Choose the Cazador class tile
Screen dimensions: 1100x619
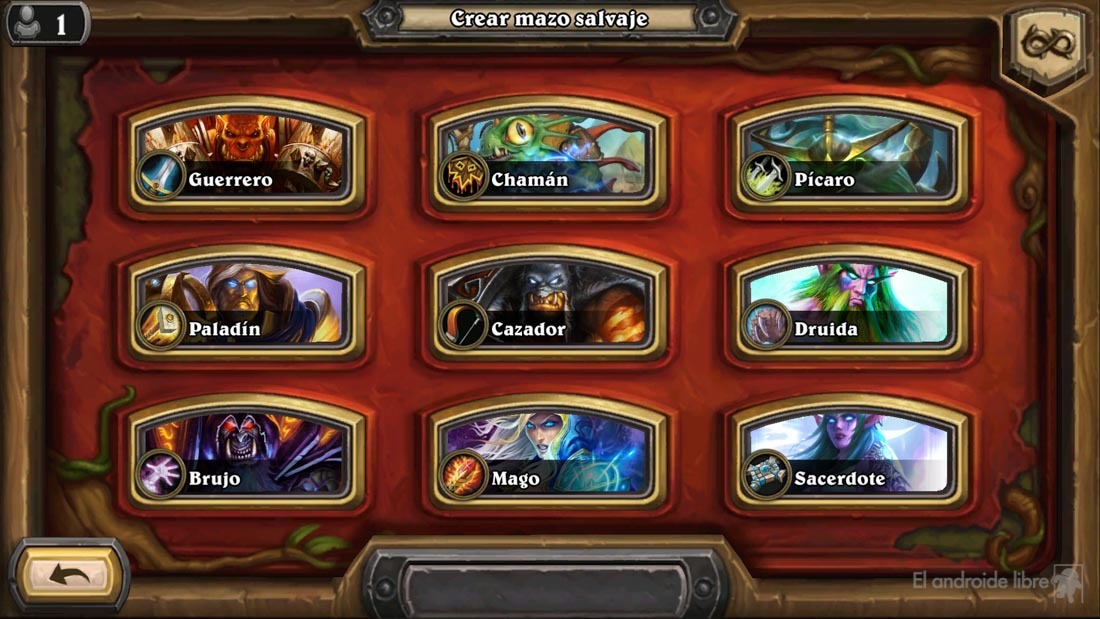[x=548, y=304]
